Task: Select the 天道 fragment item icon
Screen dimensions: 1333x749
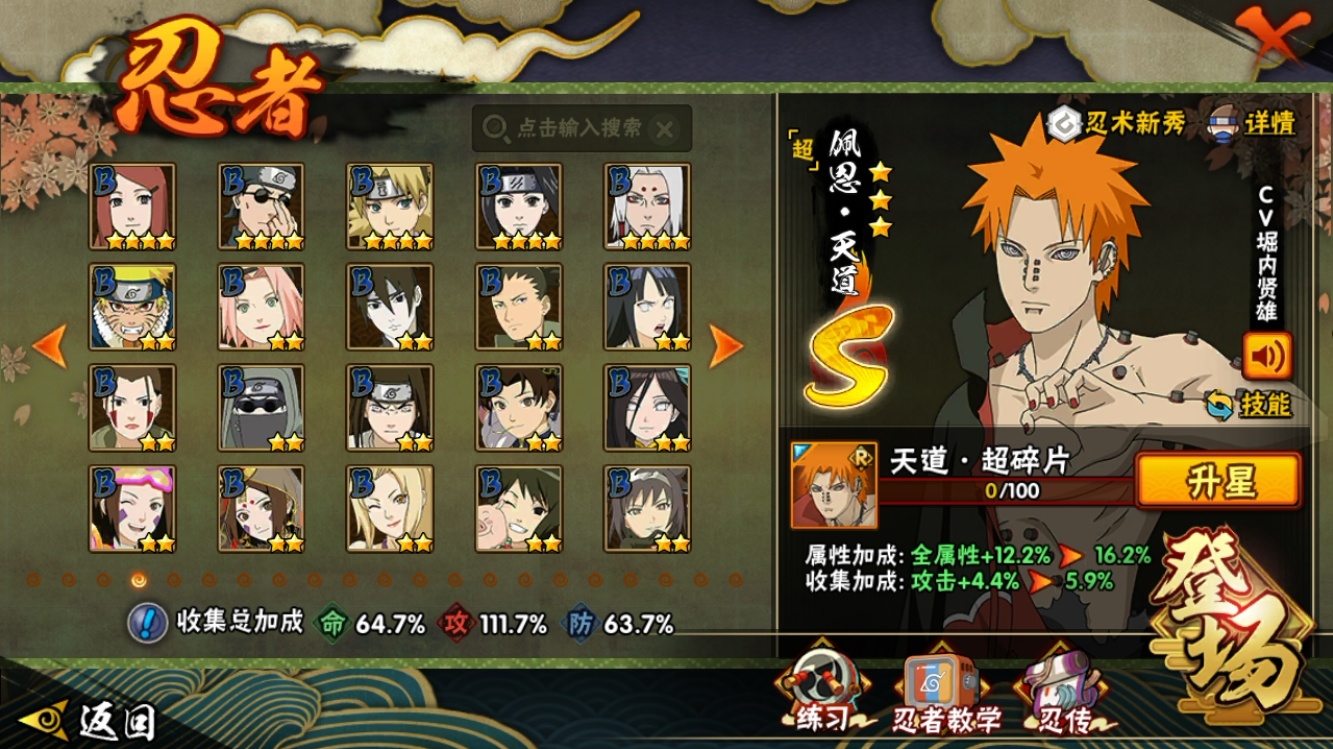Action: [833, 485]
